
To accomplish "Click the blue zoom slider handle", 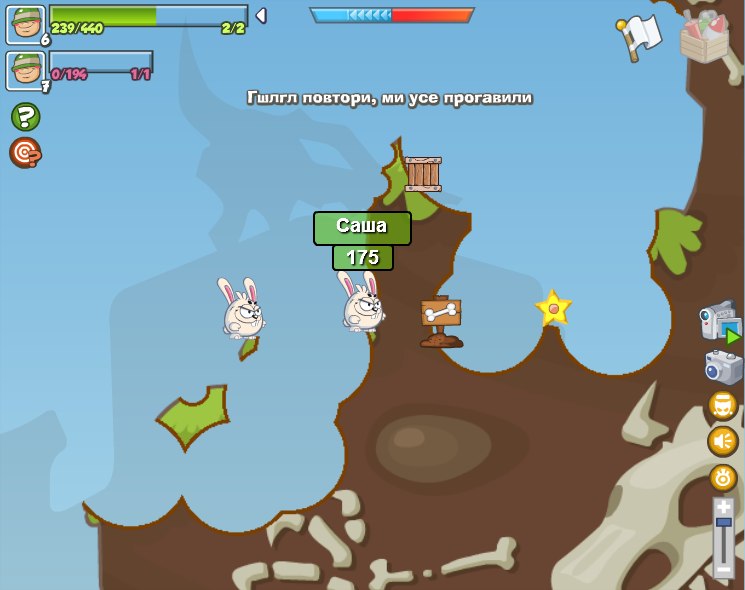I will [723, 522].
